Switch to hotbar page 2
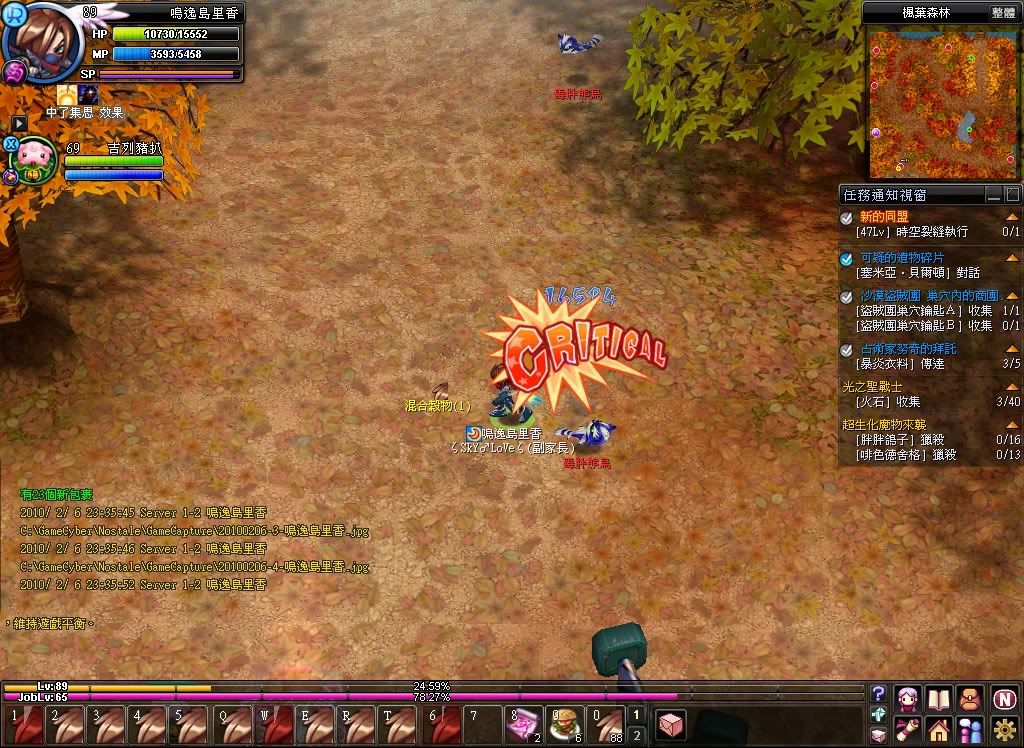 (638, 735)
